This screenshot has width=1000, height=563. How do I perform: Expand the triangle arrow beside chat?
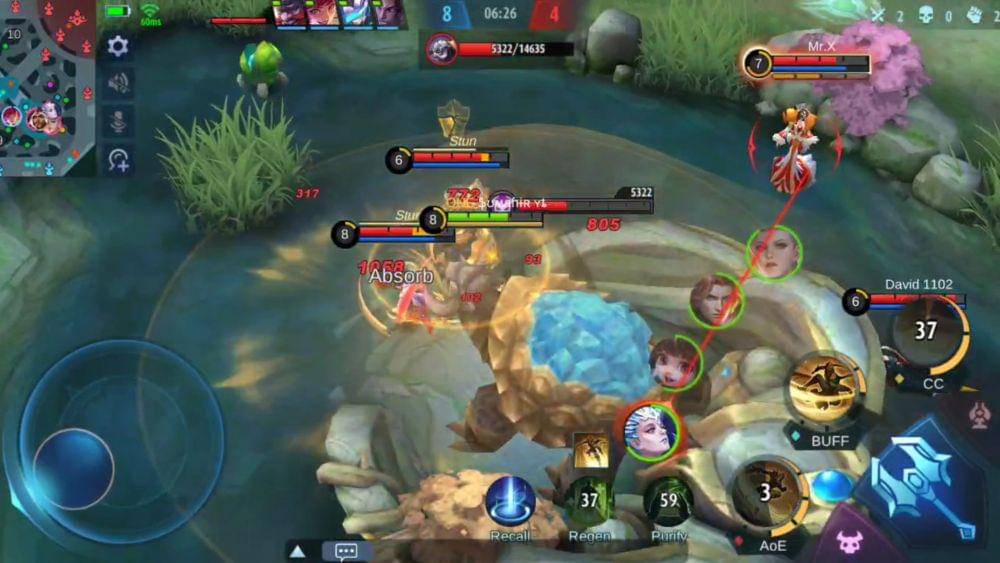coord(297,551)
